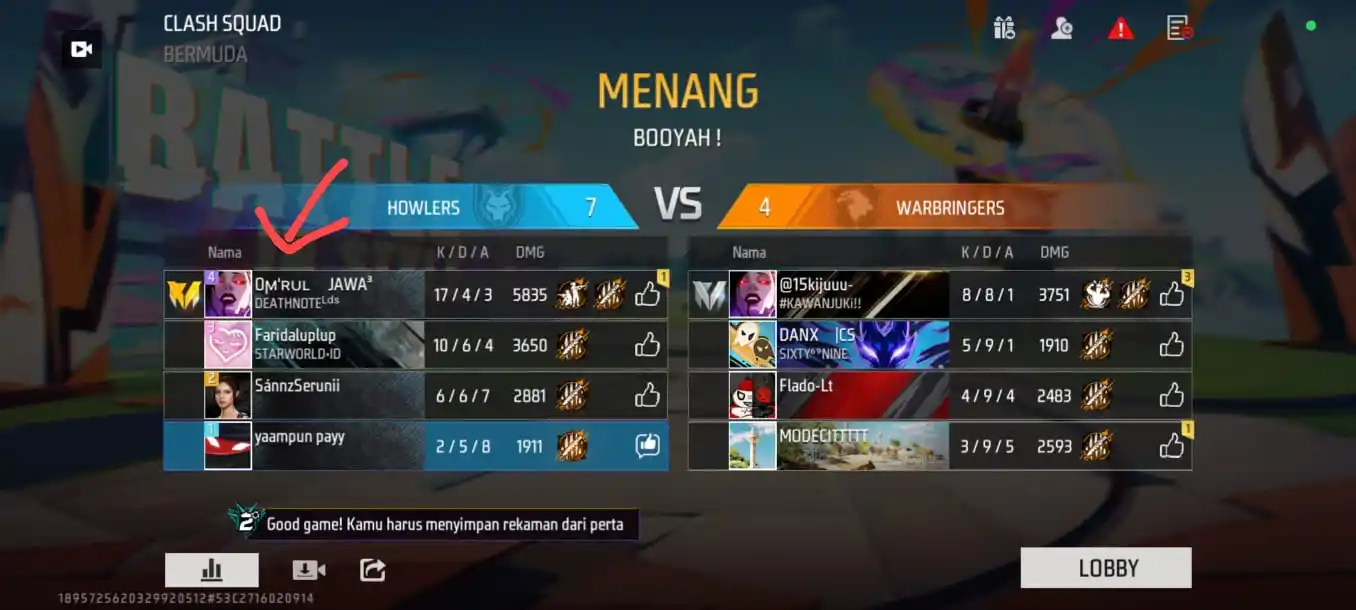Like player Flado-Lt's performance
Image resolution: width=1356 pixels, height=610 pixels.
click(x=1171, y=395)
